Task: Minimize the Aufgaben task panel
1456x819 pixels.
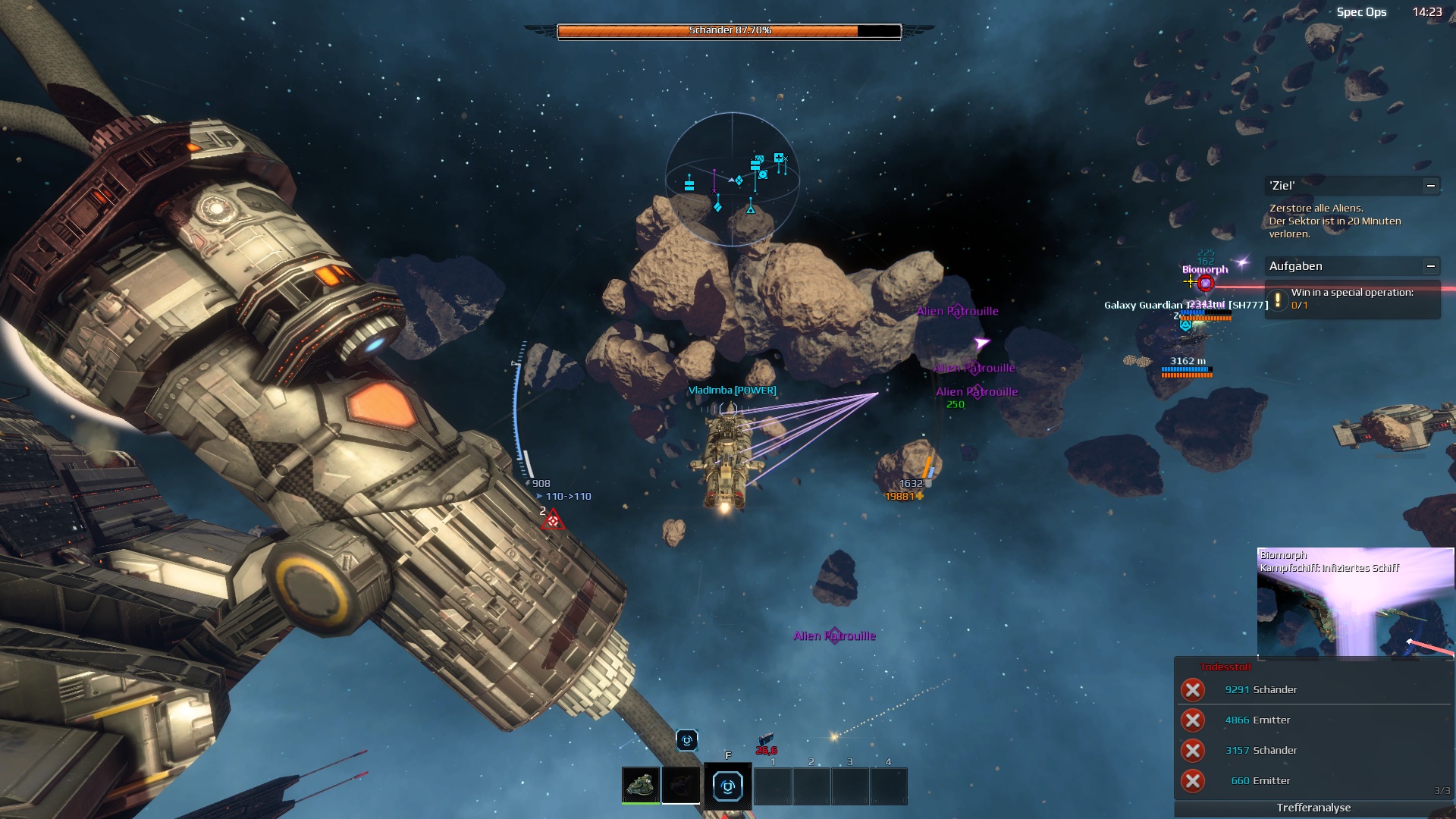Action: 1430,266
